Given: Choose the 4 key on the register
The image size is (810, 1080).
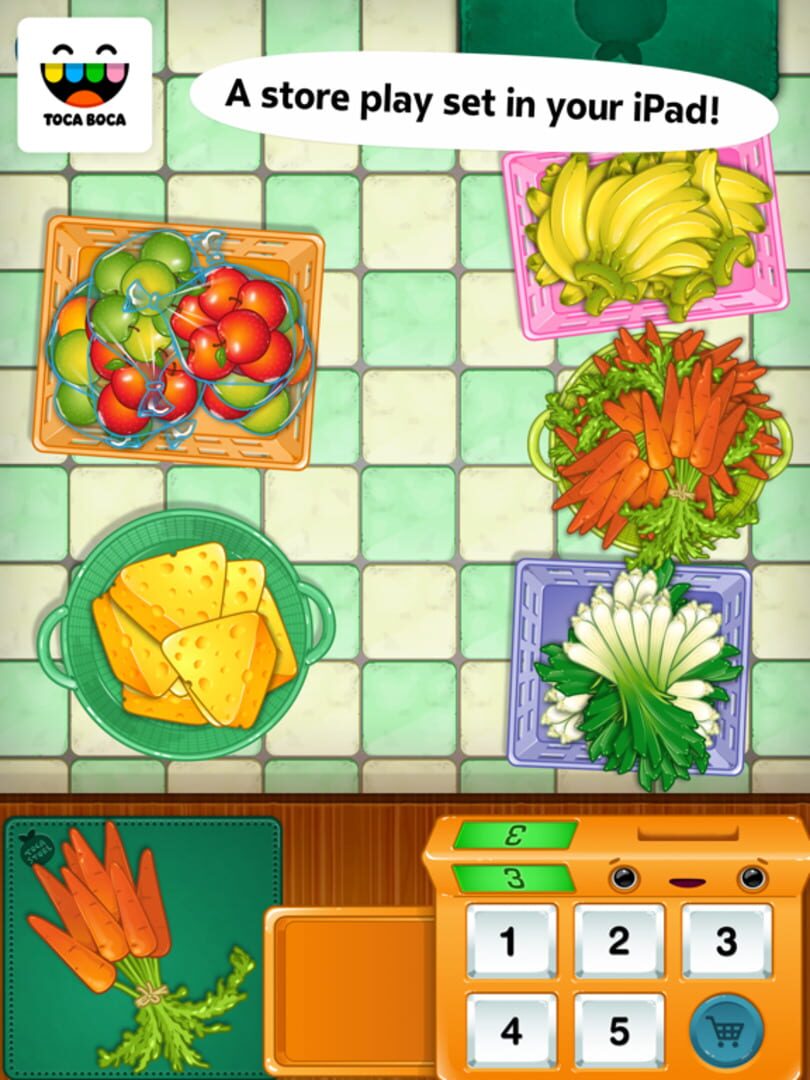Looking at the screenshot, I should click(x=511, y=1030).
